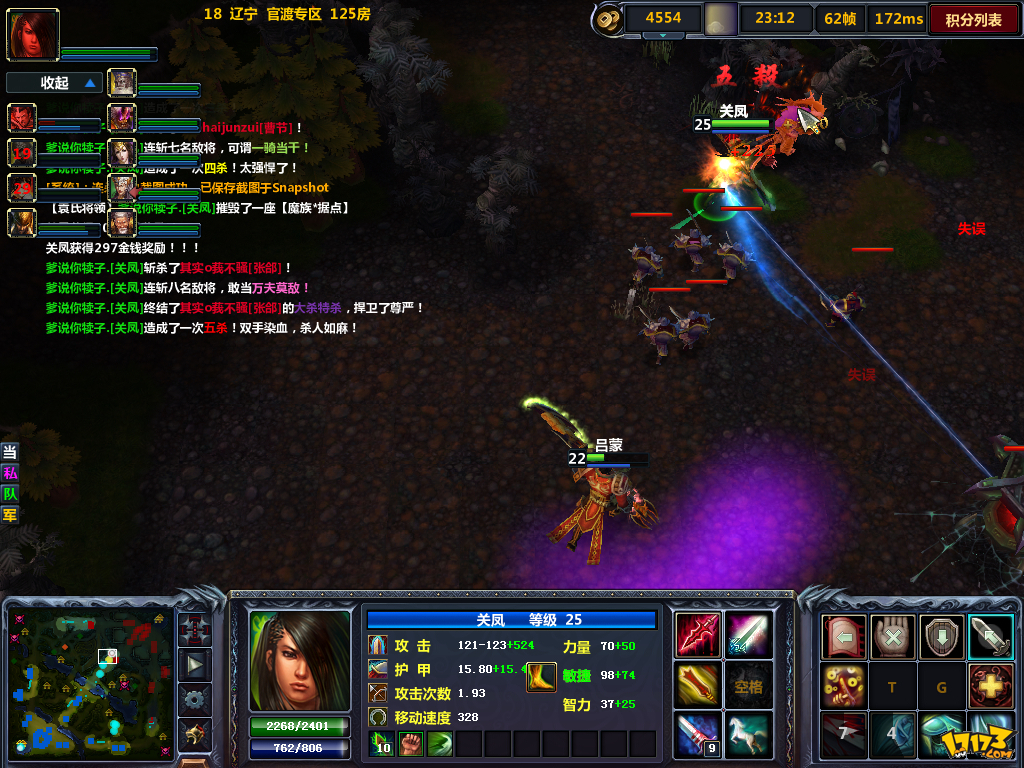
Task: Switch chat channel to 私 (private)
Action: pyautogui.click(x=10, y=472)
